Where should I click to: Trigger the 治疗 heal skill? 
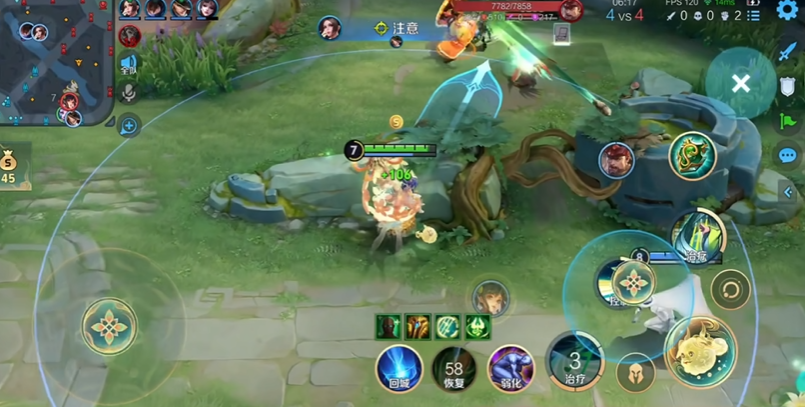point(574,362)
